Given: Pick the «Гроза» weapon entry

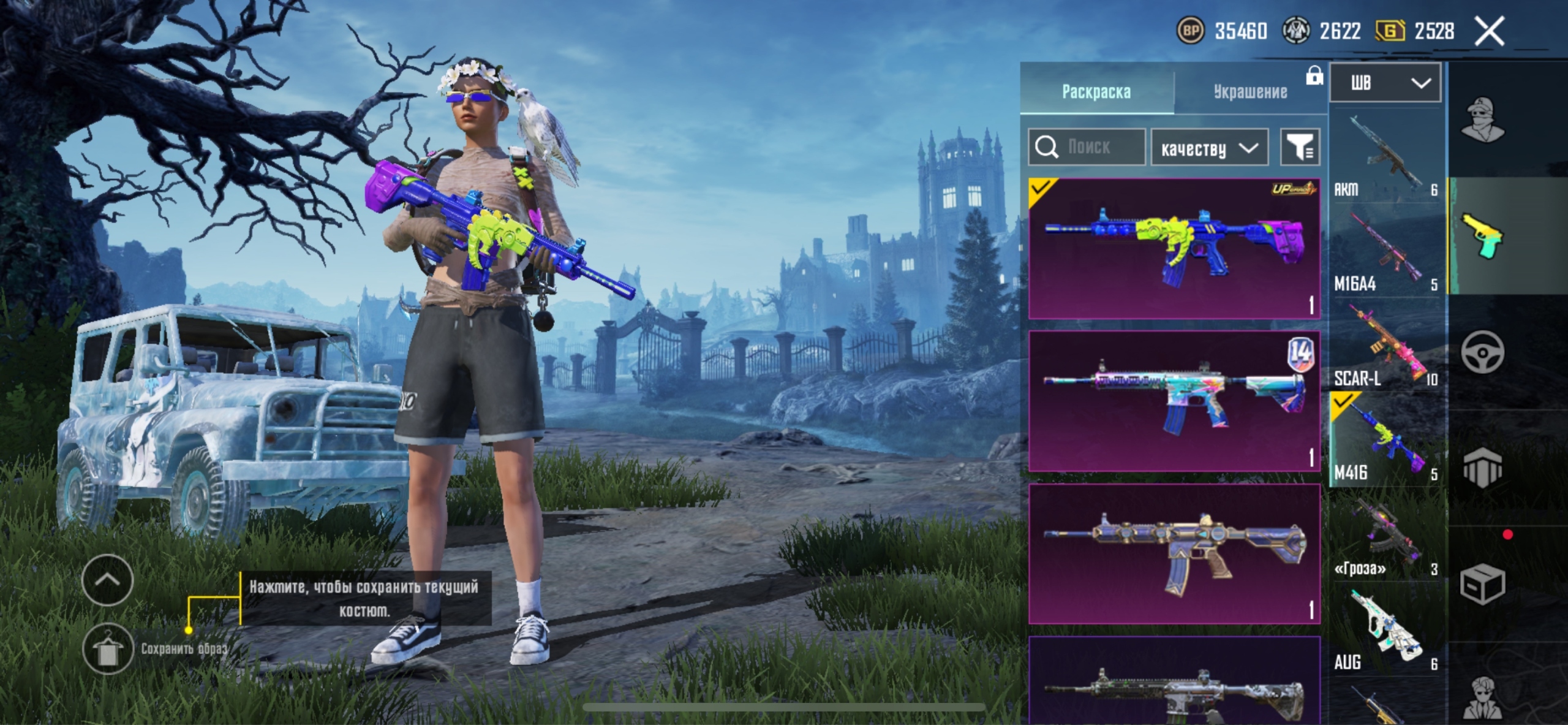Looking at the screenshot, I should 1385,536.
